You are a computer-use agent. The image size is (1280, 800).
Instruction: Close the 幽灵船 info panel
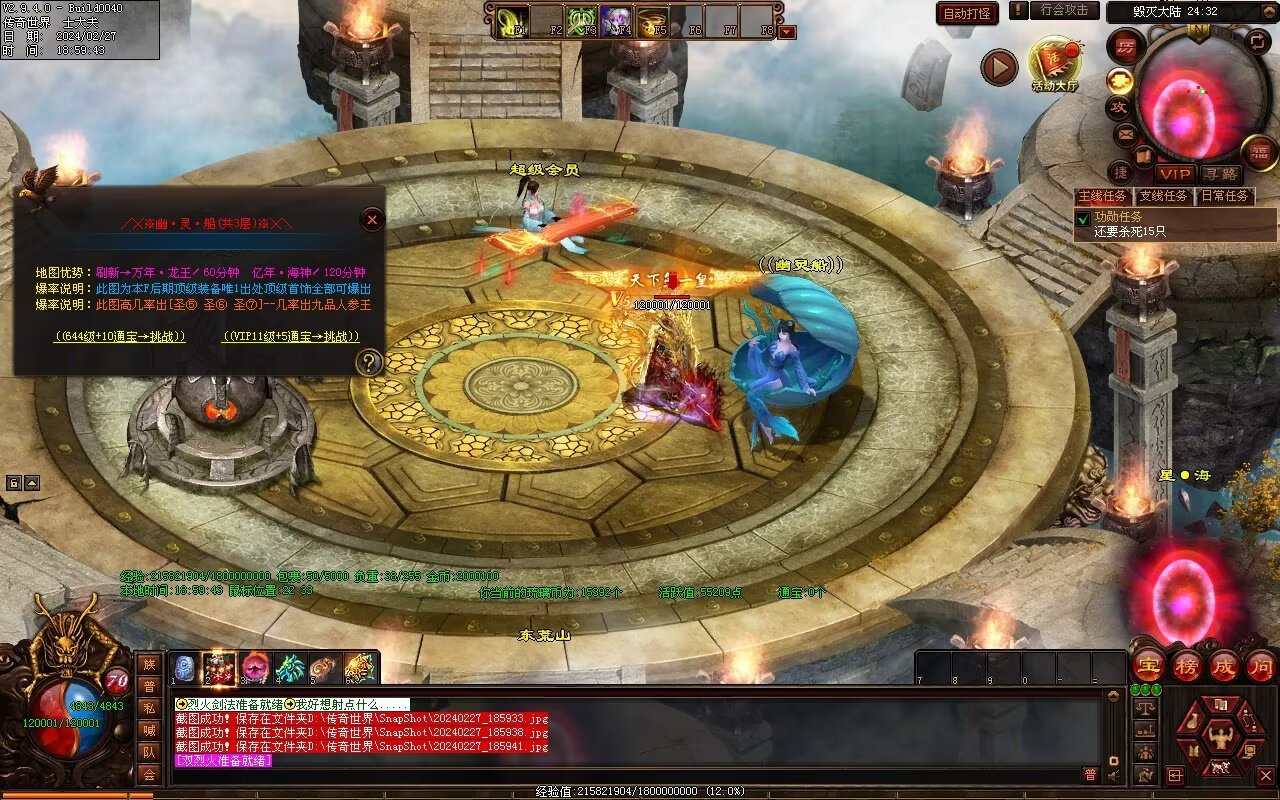(372, 219)
